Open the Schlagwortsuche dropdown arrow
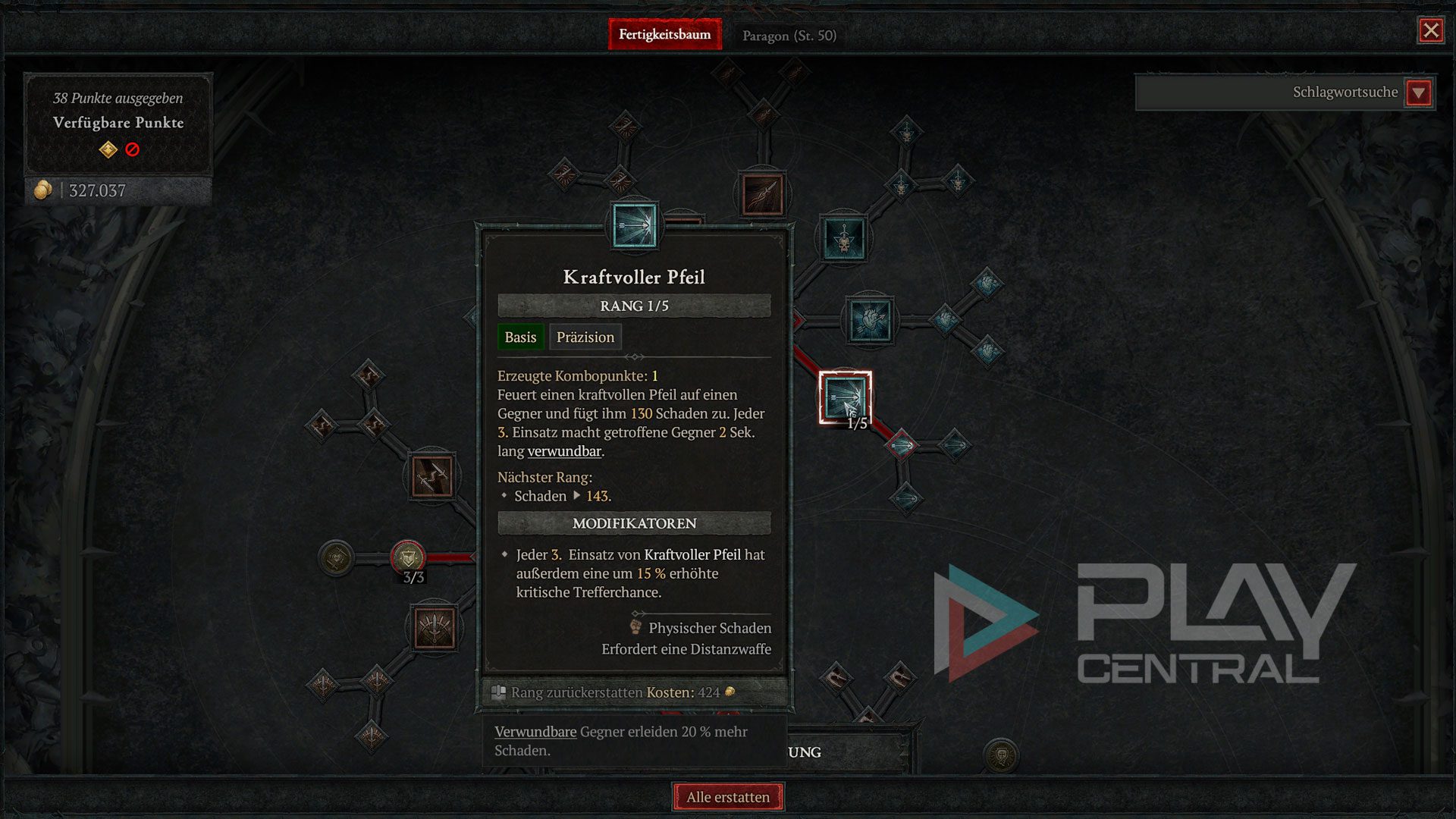This screenshot has width=1456, height=819. point(1418,93)
